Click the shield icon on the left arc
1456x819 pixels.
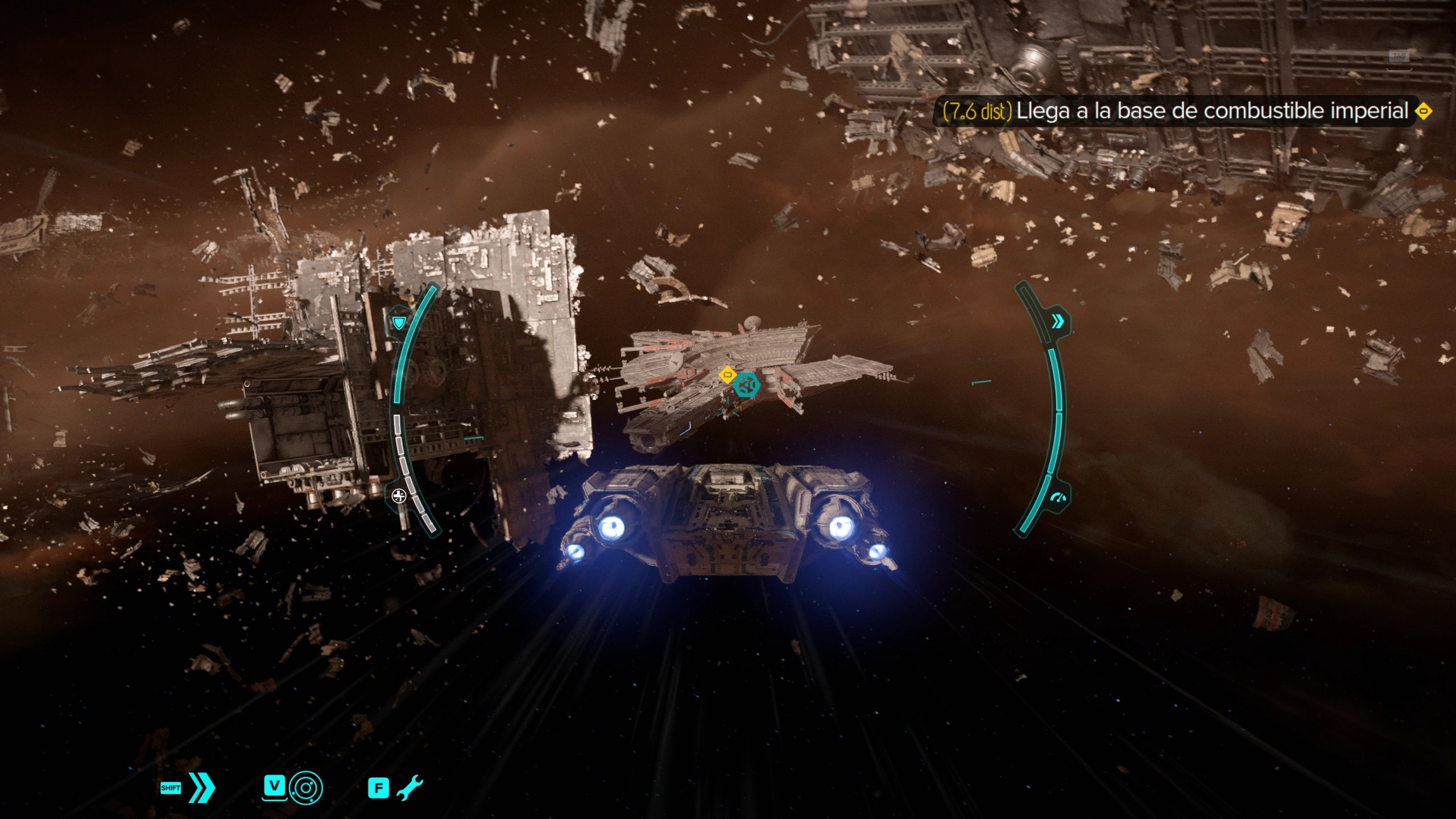point(398,324)
